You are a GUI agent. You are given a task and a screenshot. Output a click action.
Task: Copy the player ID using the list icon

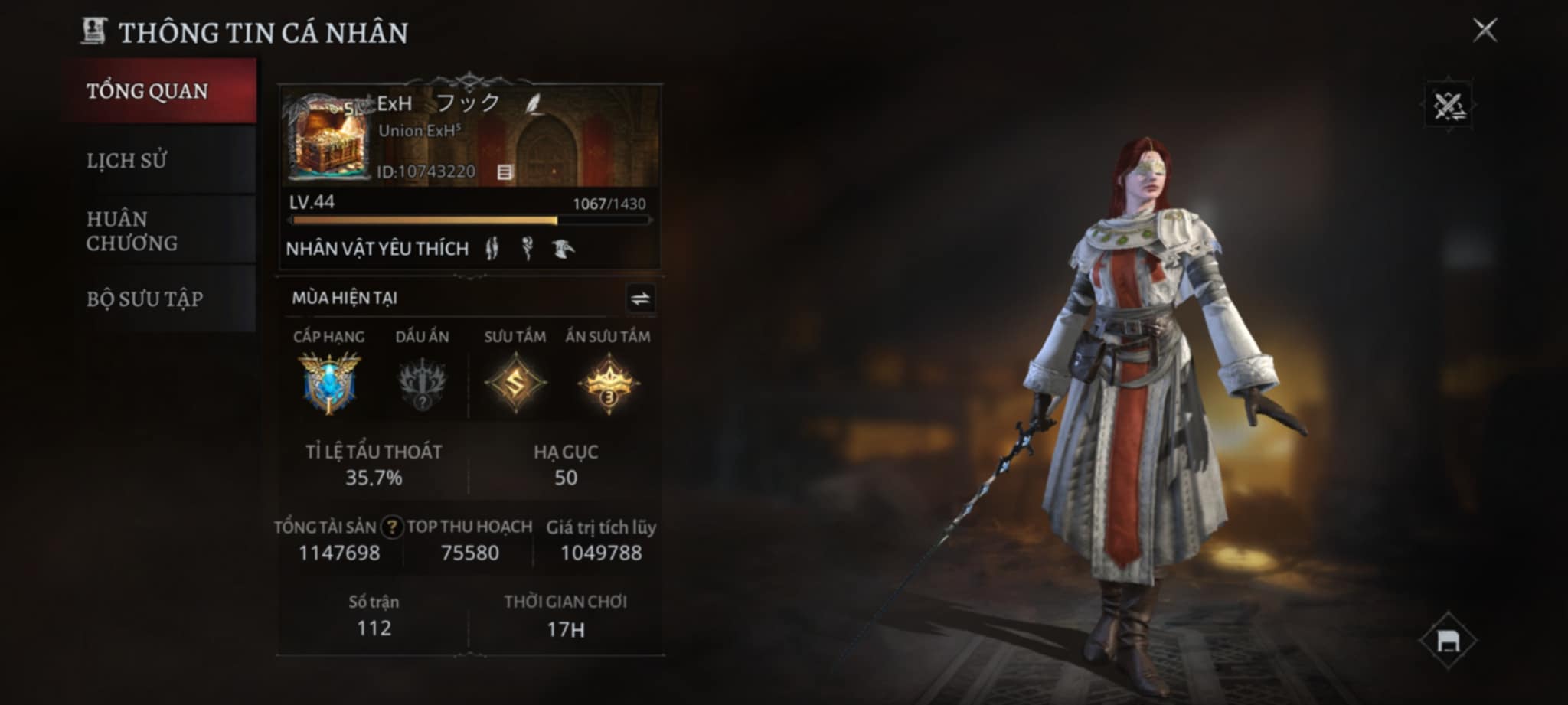pyautogui.click(x=505, y=172)
